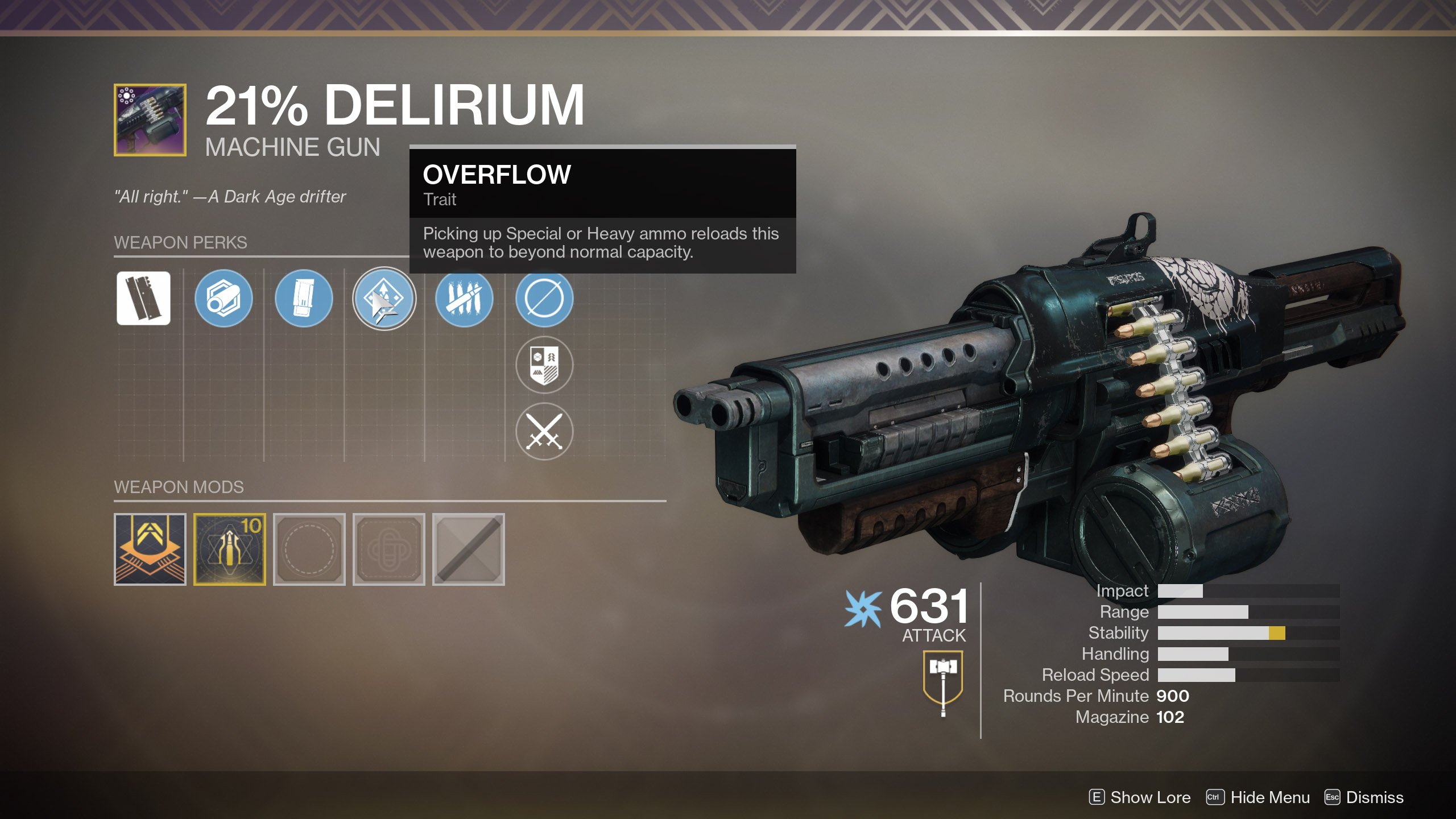Click the 21% Delirium weapon thumbnail
Viewport: 1456px width, 819px height.
point(150,120)
